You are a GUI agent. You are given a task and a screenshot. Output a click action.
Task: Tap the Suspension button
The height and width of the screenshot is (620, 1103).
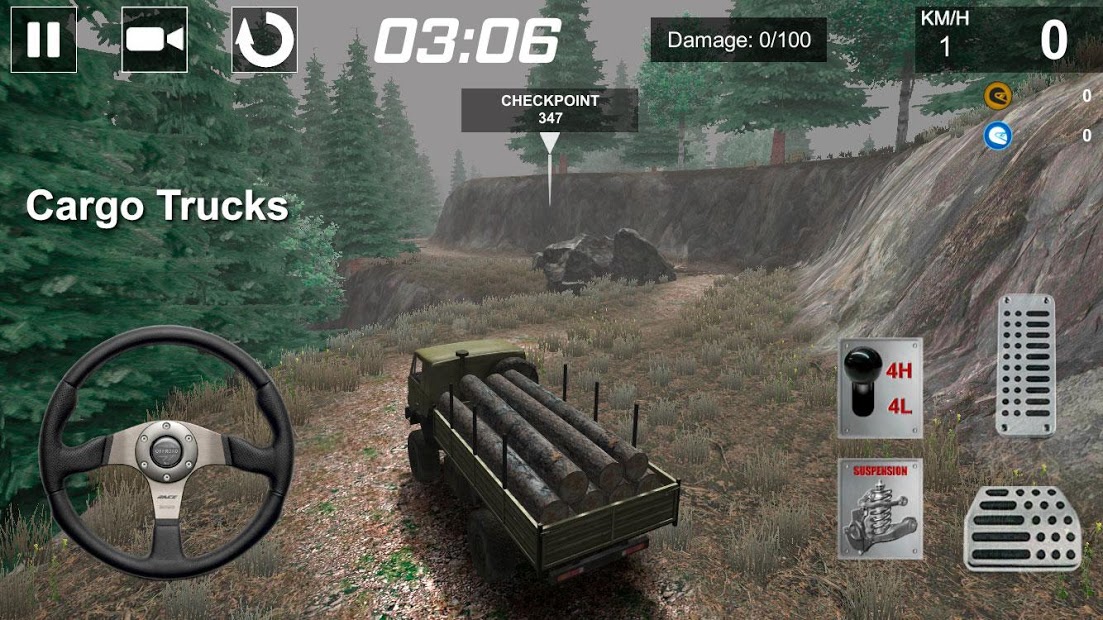tap(880, 509)
